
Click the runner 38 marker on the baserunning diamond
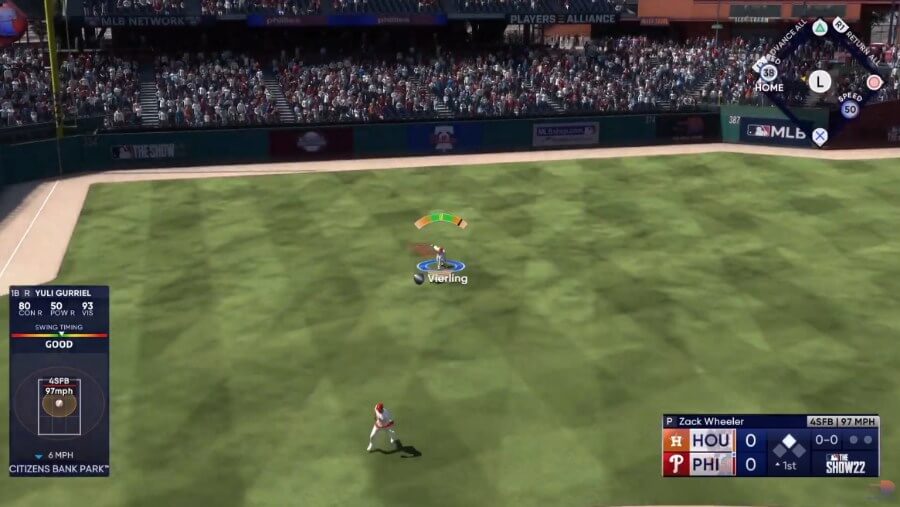768,72
